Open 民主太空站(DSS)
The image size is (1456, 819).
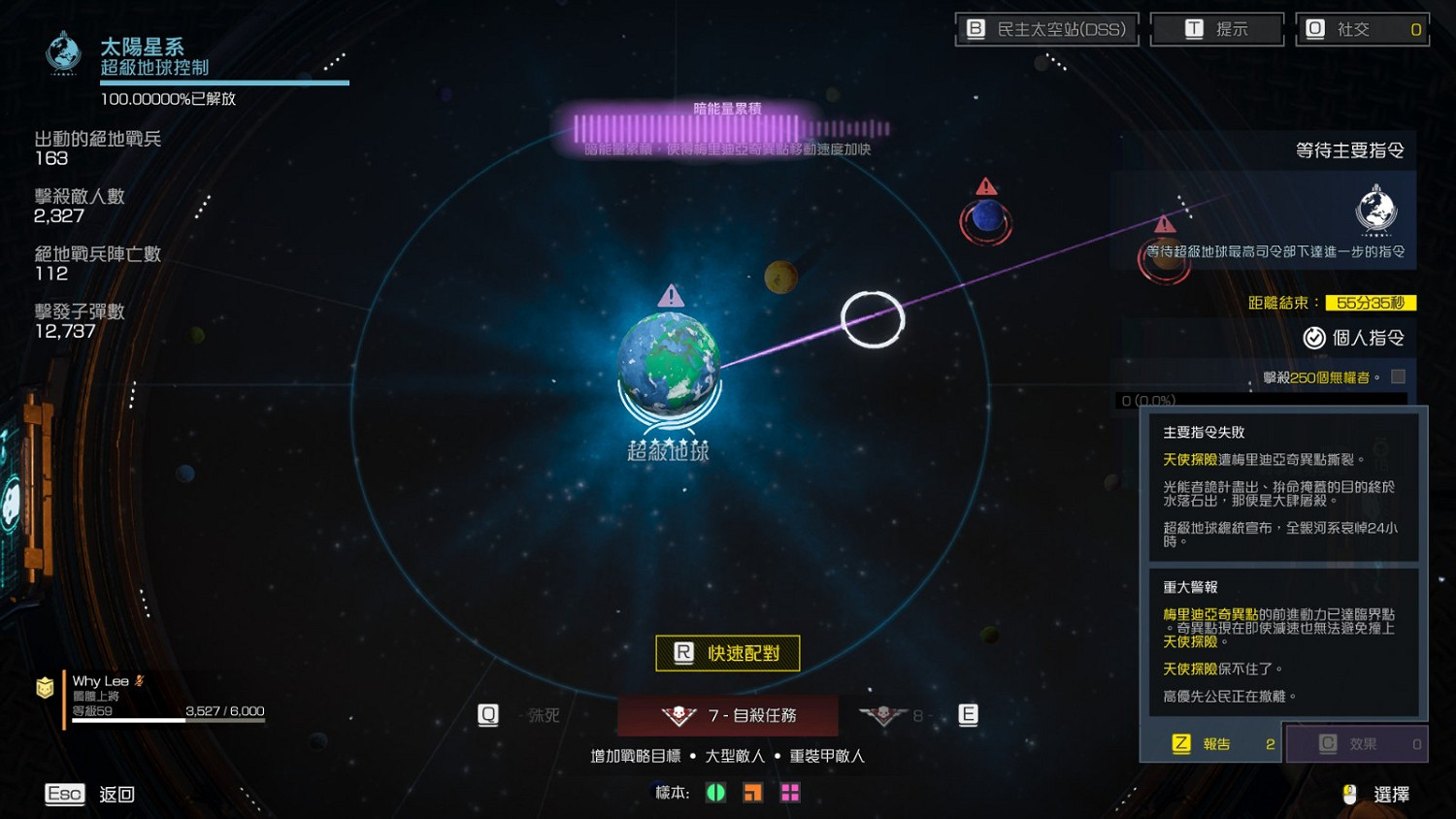pyautogui.click(x=1047, y=28)
